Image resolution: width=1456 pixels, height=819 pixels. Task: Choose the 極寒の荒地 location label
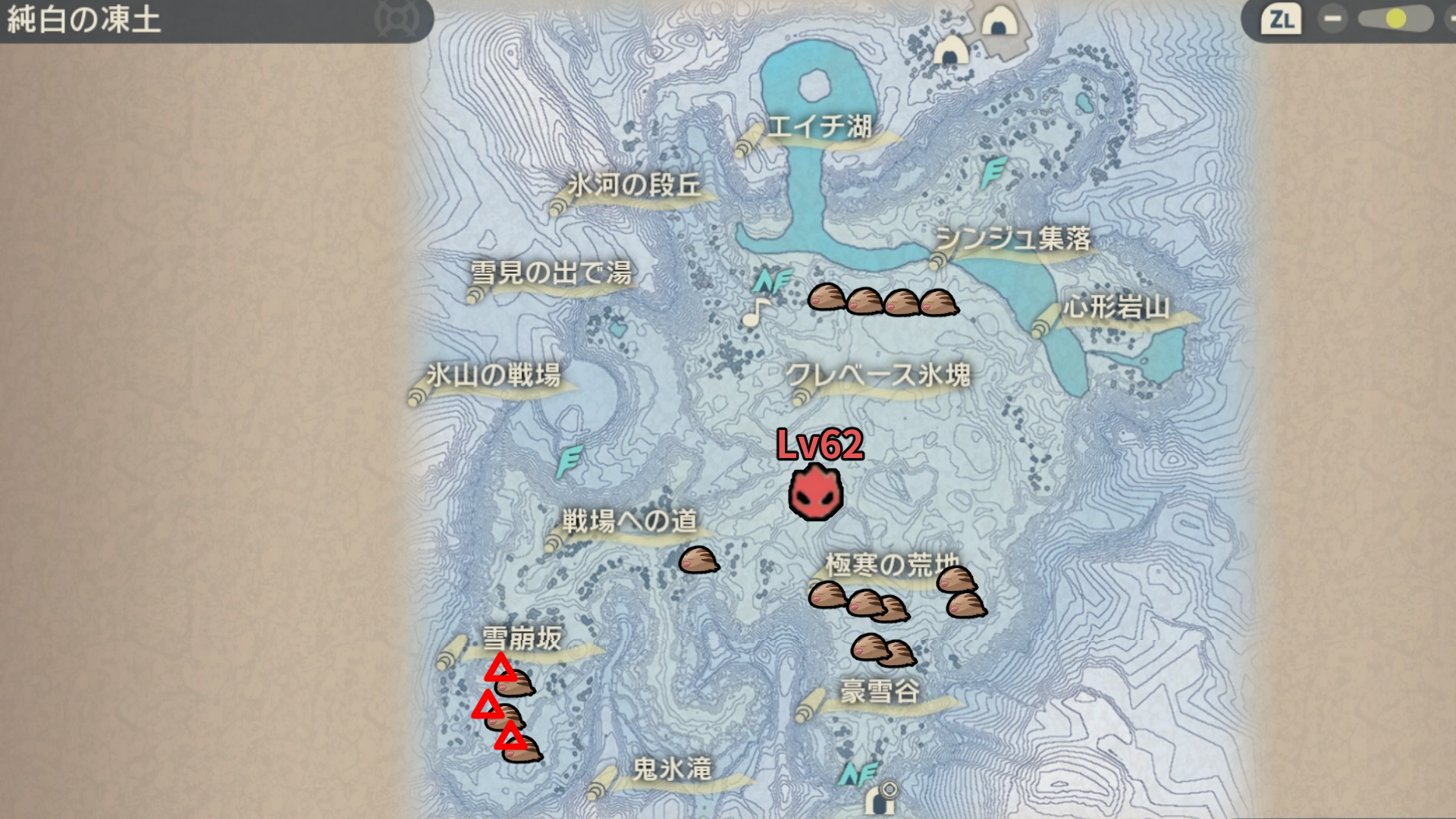(891, 565)
